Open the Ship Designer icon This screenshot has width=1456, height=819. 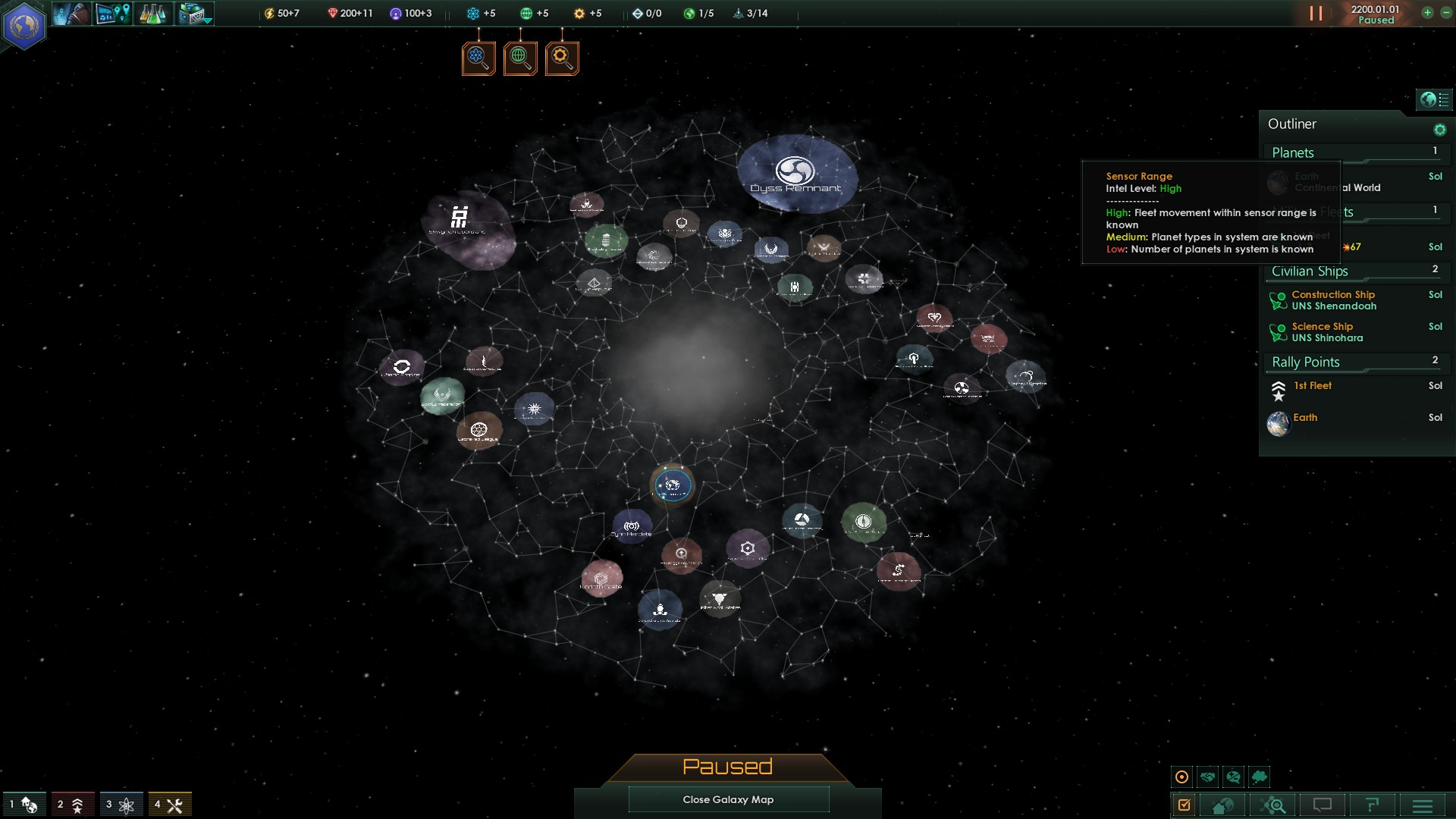coord(190,11)
